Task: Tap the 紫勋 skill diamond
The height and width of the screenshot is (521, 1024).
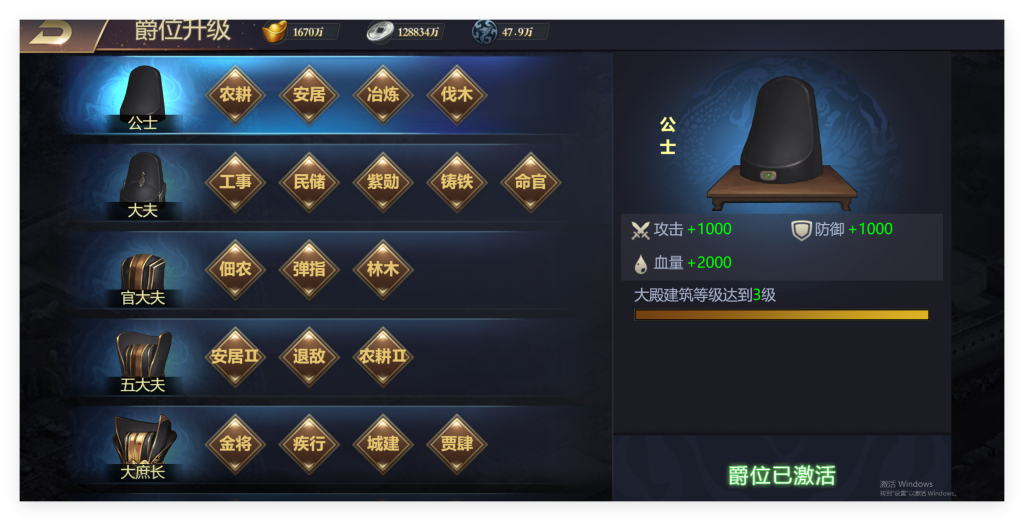Action: pos(383,182)
